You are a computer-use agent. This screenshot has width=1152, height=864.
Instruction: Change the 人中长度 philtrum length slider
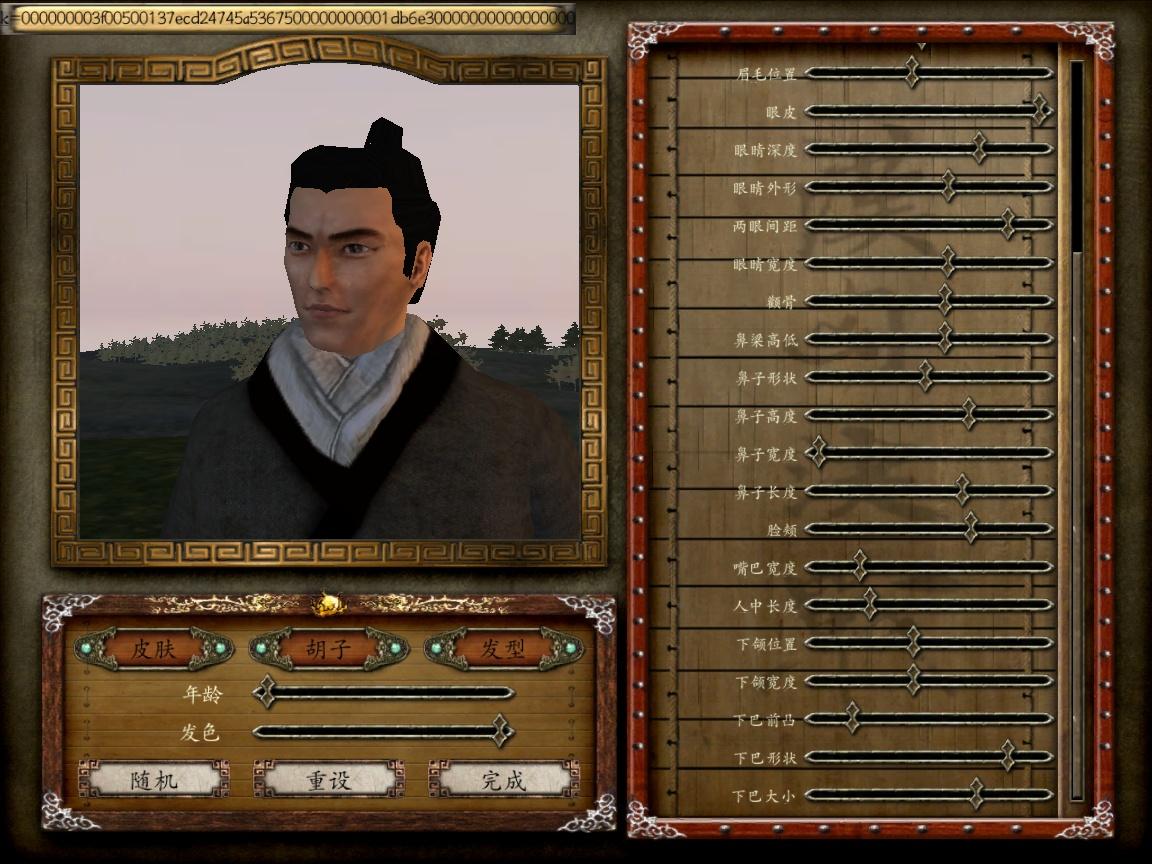(x=870, y=605)
